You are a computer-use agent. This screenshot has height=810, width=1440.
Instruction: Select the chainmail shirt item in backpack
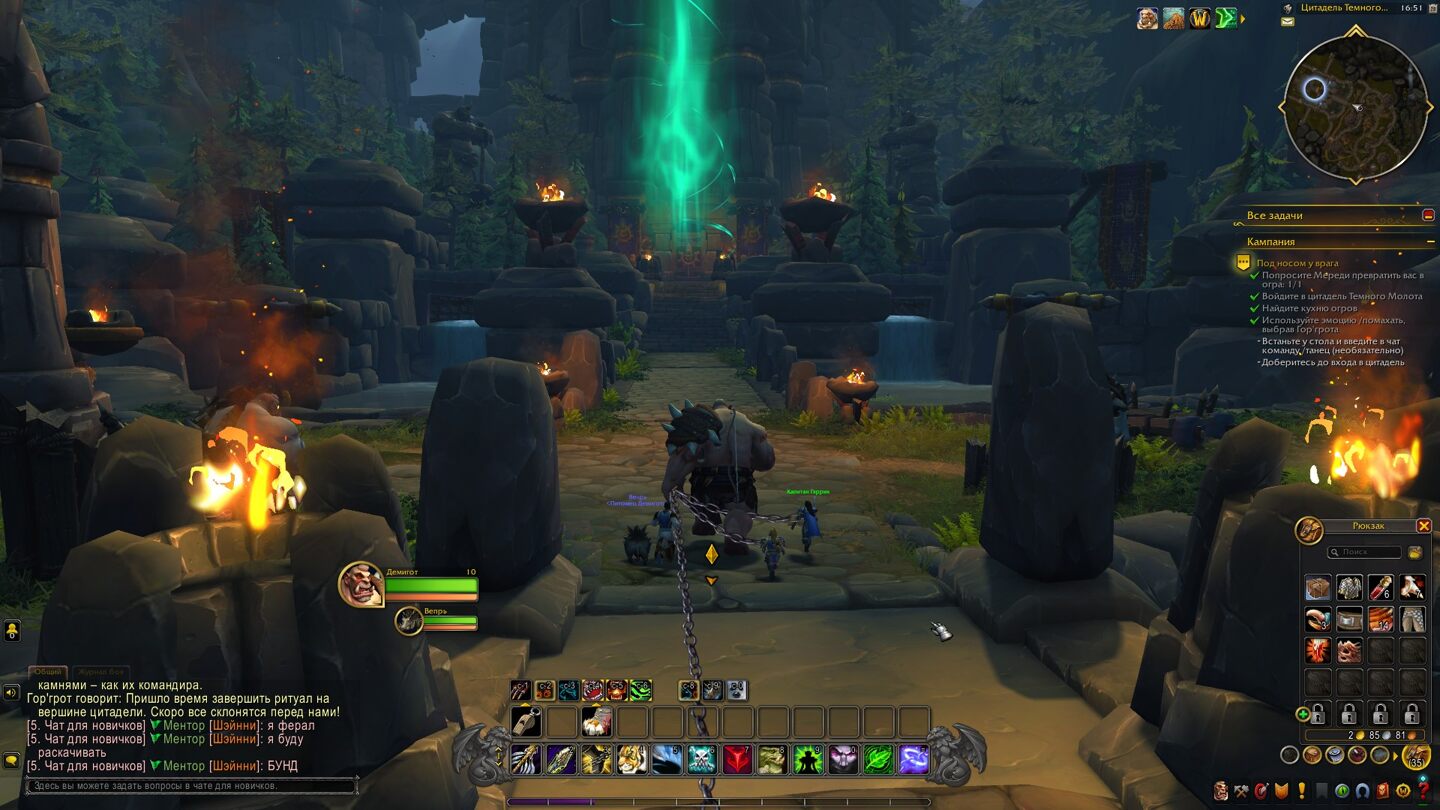(x=1349, y=588)
